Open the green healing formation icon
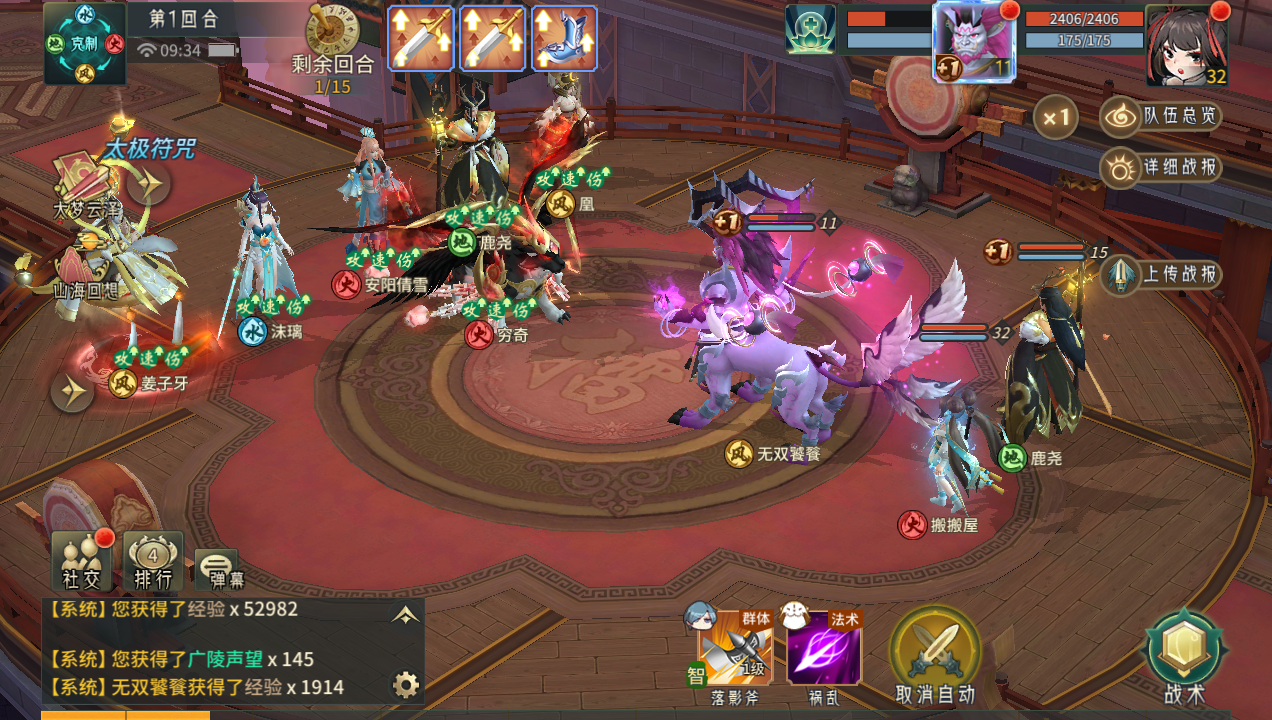The width and height of the screenshot is (1272, 720). click(810, 30)
